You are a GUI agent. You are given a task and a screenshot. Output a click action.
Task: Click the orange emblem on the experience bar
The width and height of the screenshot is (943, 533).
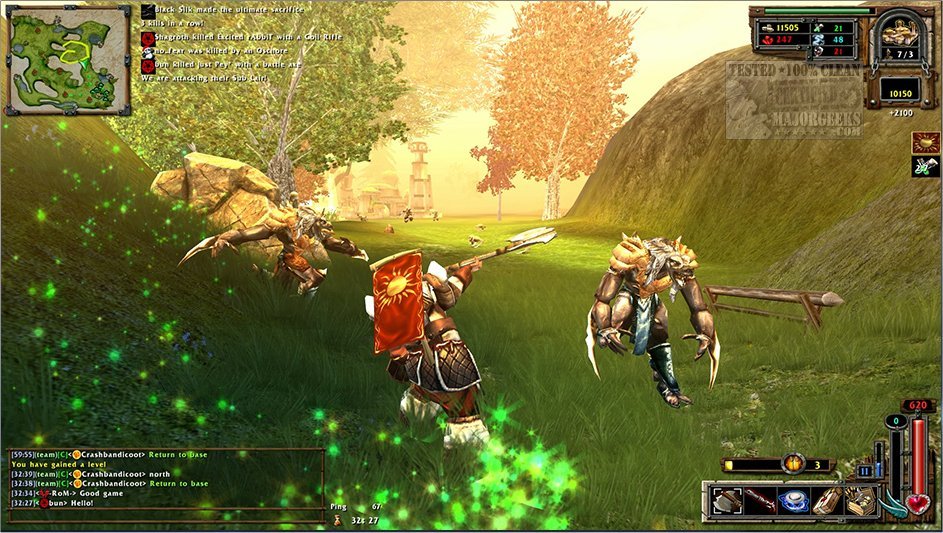(794, 464)
